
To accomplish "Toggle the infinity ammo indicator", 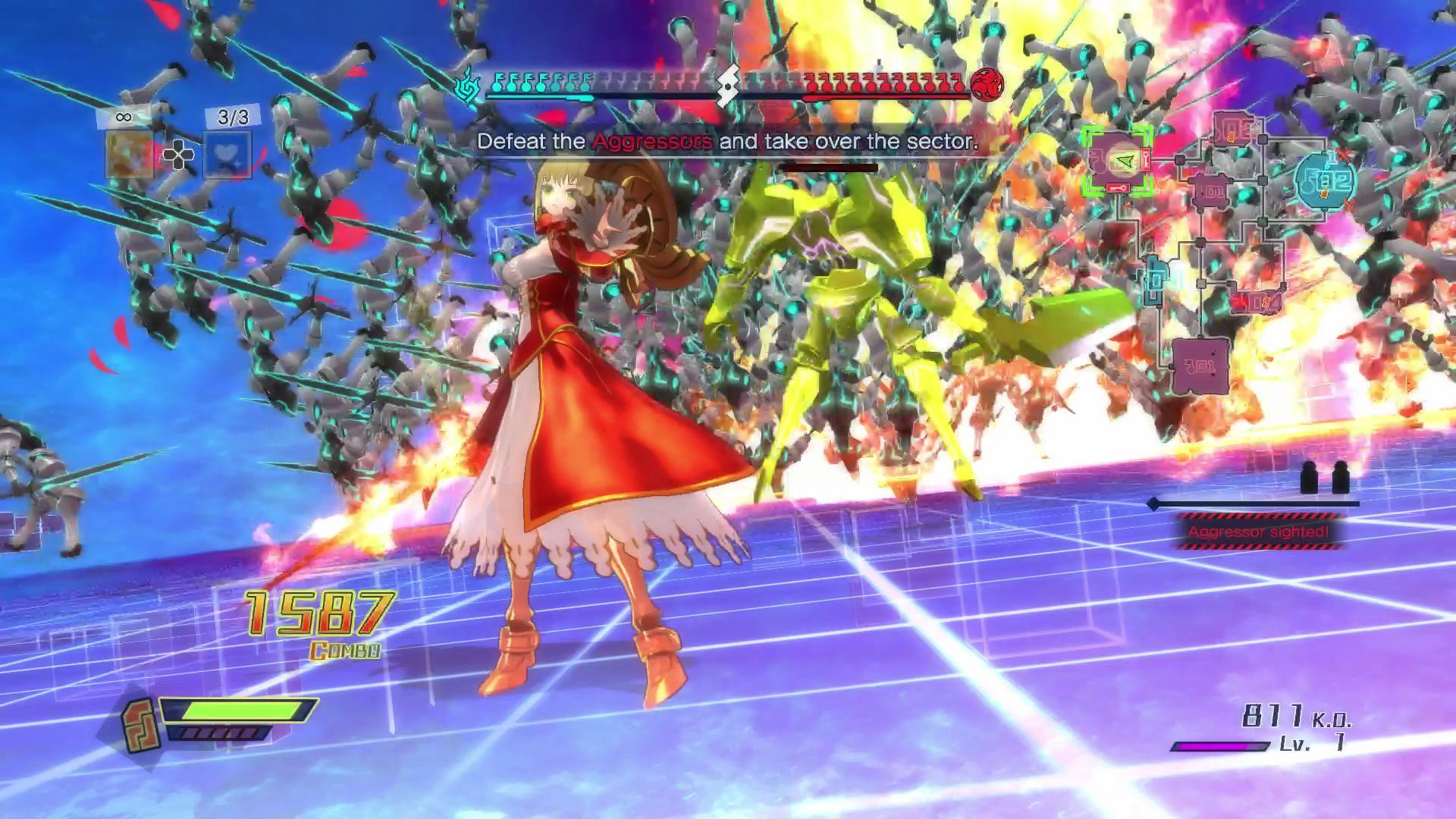I will coord(124,116).
